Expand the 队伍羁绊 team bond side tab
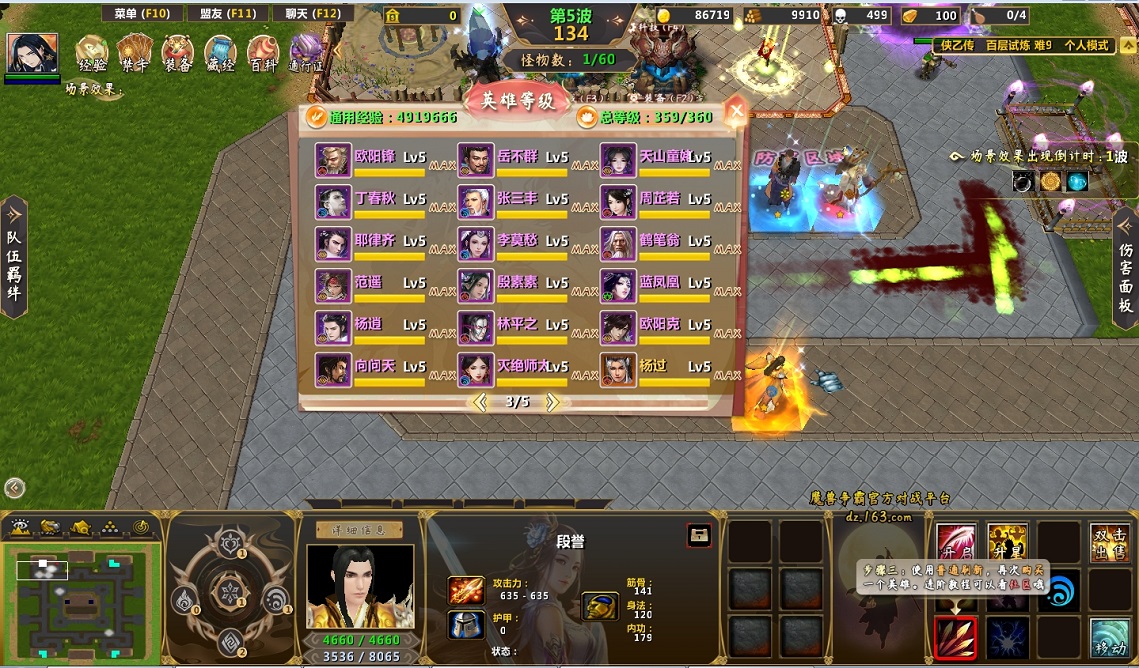 click(14, 256)
